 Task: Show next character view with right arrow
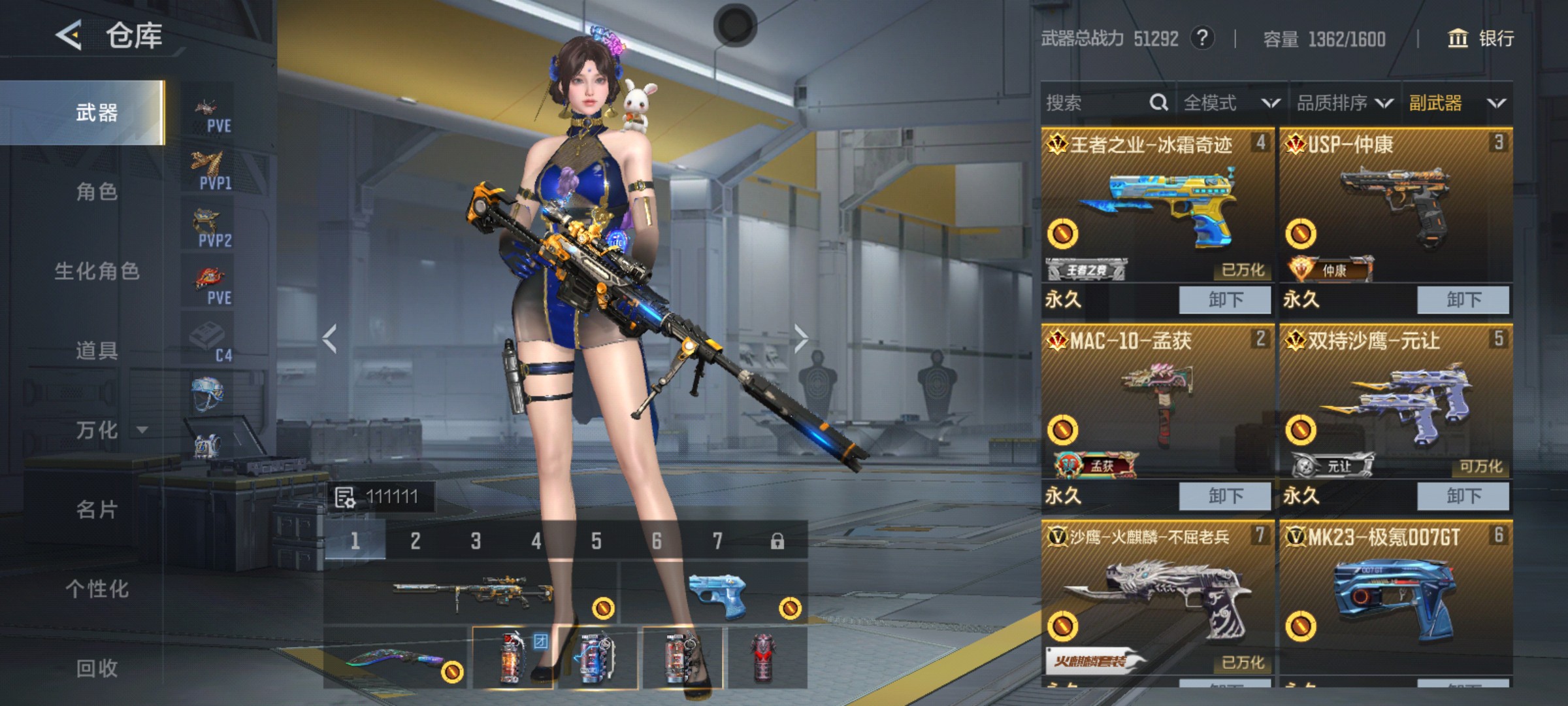[x=801, y=338]
